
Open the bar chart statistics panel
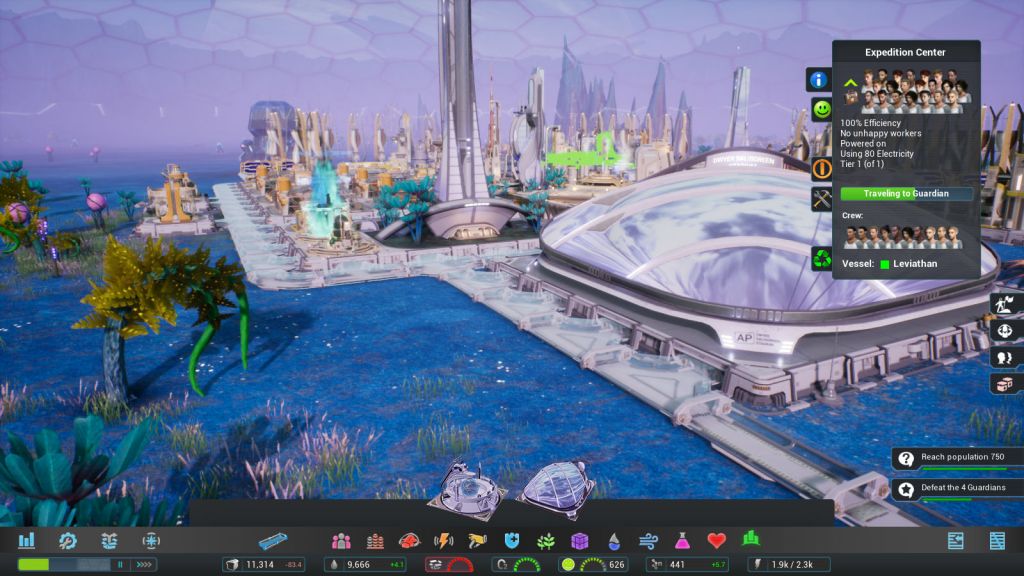click(x=26, y=541)
